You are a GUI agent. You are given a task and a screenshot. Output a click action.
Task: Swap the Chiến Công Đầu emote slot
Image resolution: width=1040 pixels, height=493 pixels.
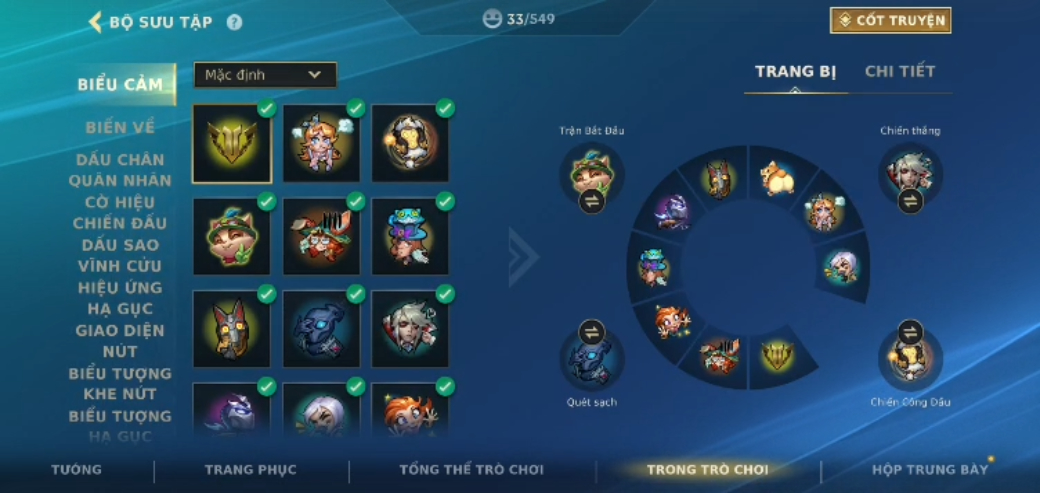[910, 332]
